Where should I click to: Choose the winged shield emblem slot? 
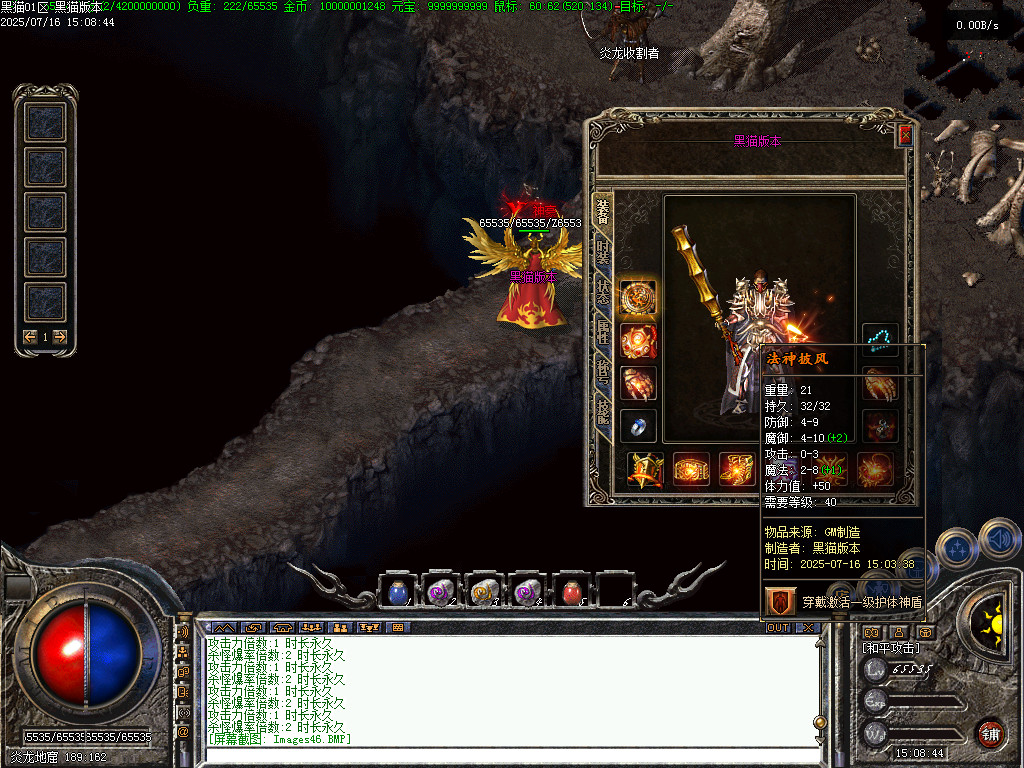tap(645, 469)
